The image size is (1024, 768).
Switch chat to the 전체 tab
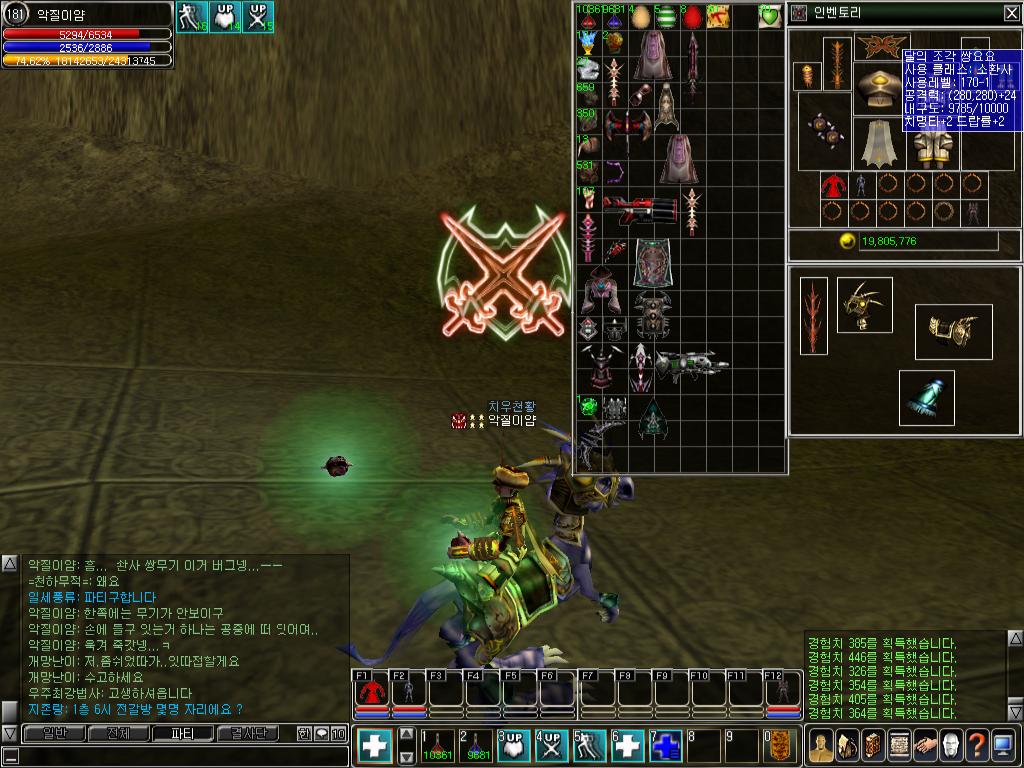click(x=118, y=734)
